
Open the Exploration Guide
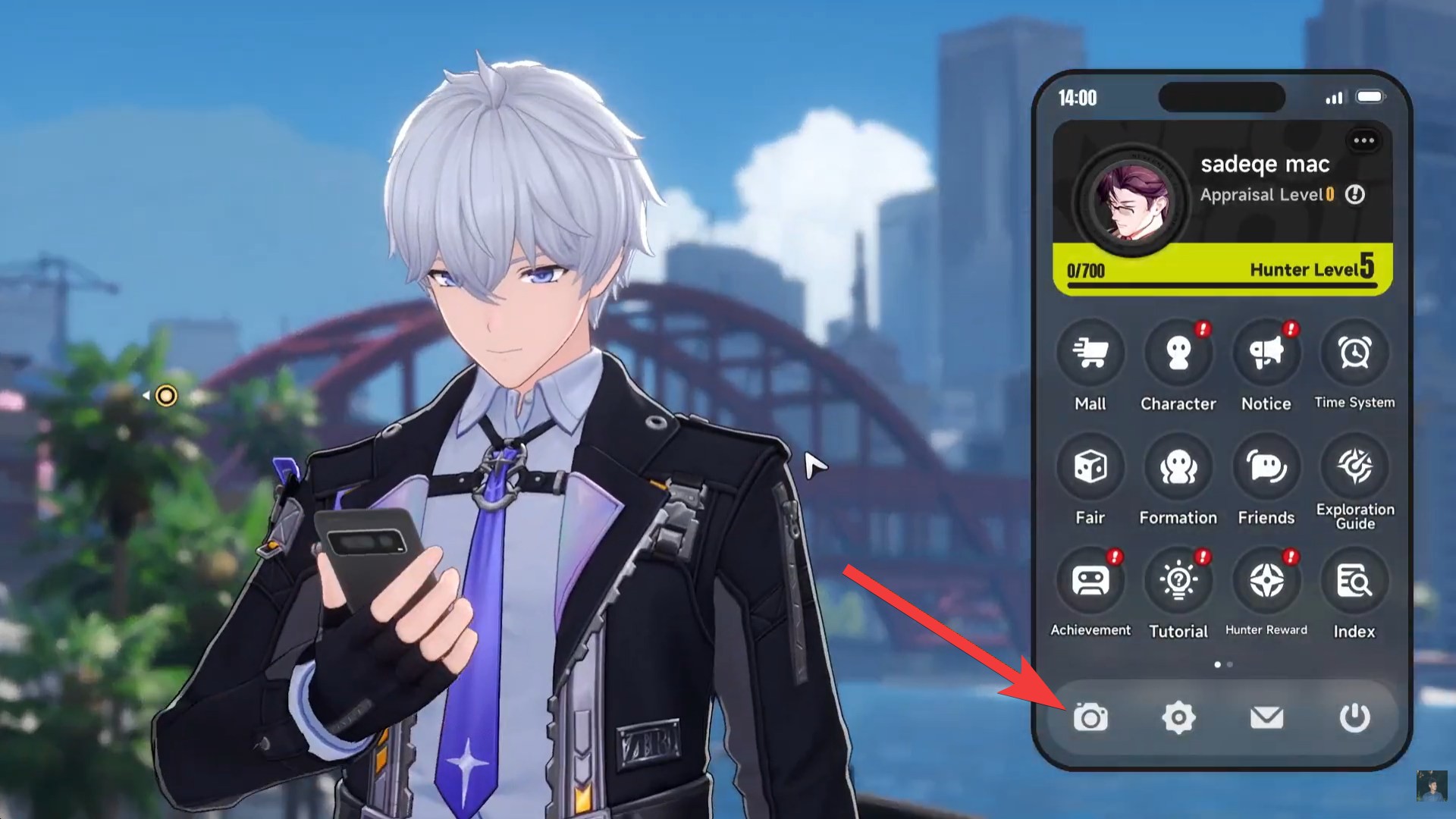(1354, 466)
